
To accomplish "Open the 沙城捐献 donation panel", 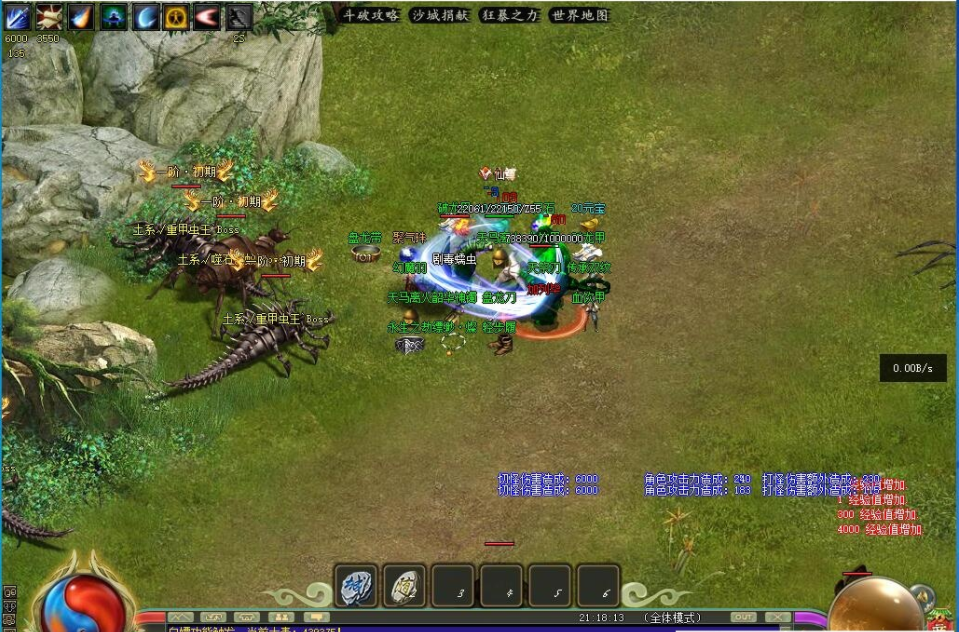I will pos(440,16).
